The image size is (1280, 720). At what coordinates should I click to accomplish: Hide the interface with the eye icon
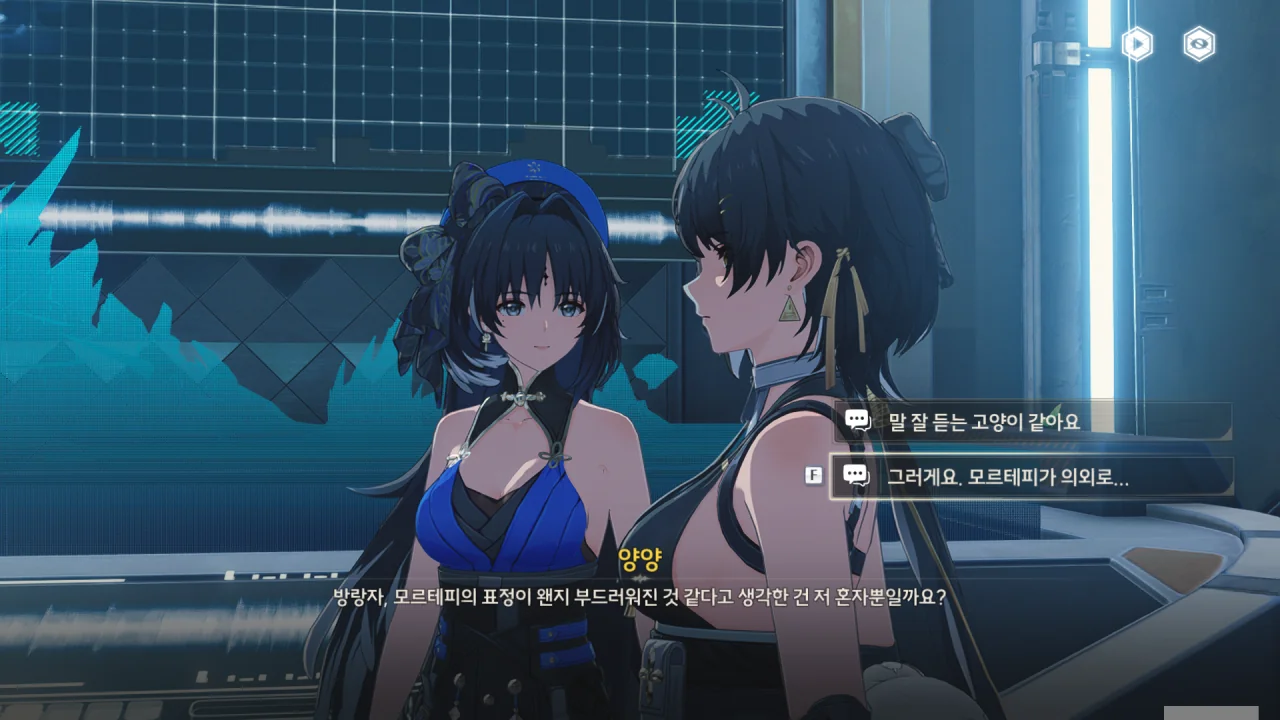[x=1199, y=44]
